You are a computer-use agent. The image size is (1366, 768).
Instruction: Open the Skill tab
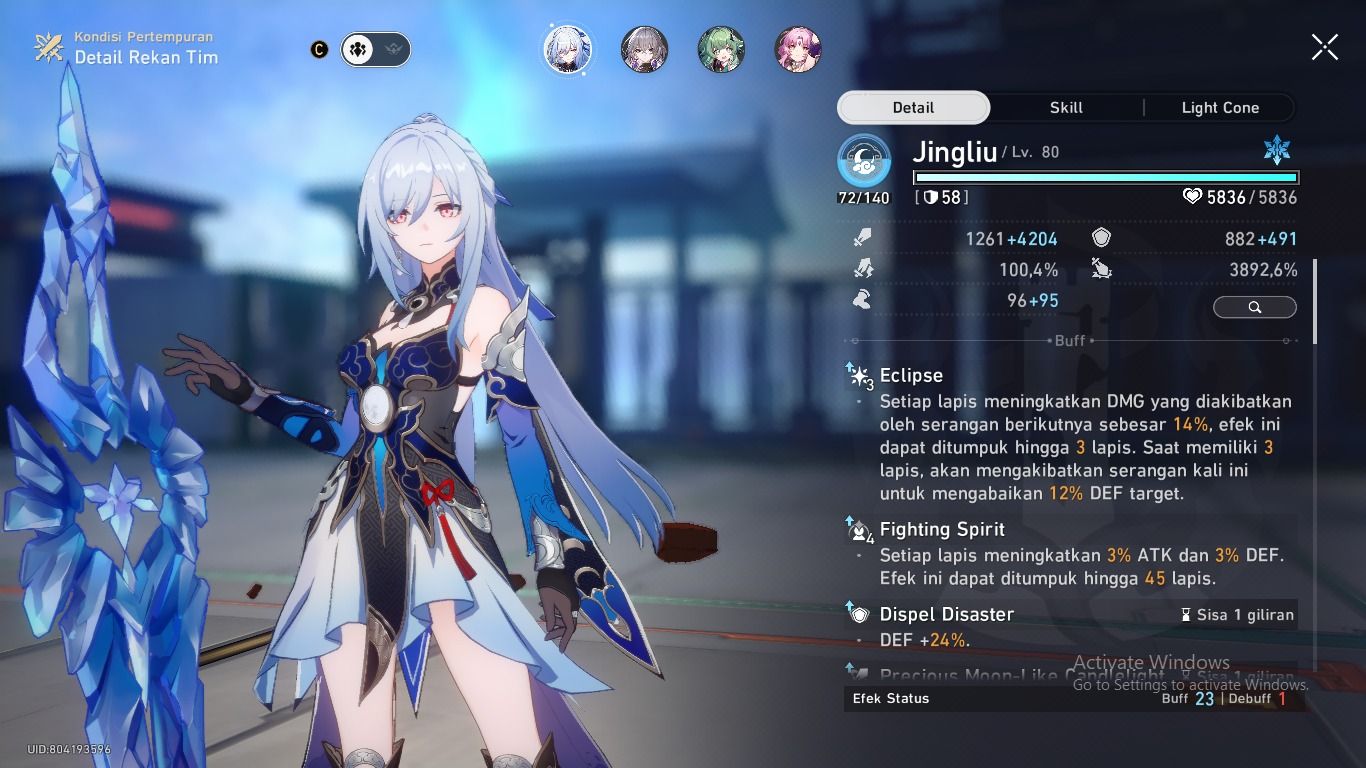click(x=1066, y=107)
